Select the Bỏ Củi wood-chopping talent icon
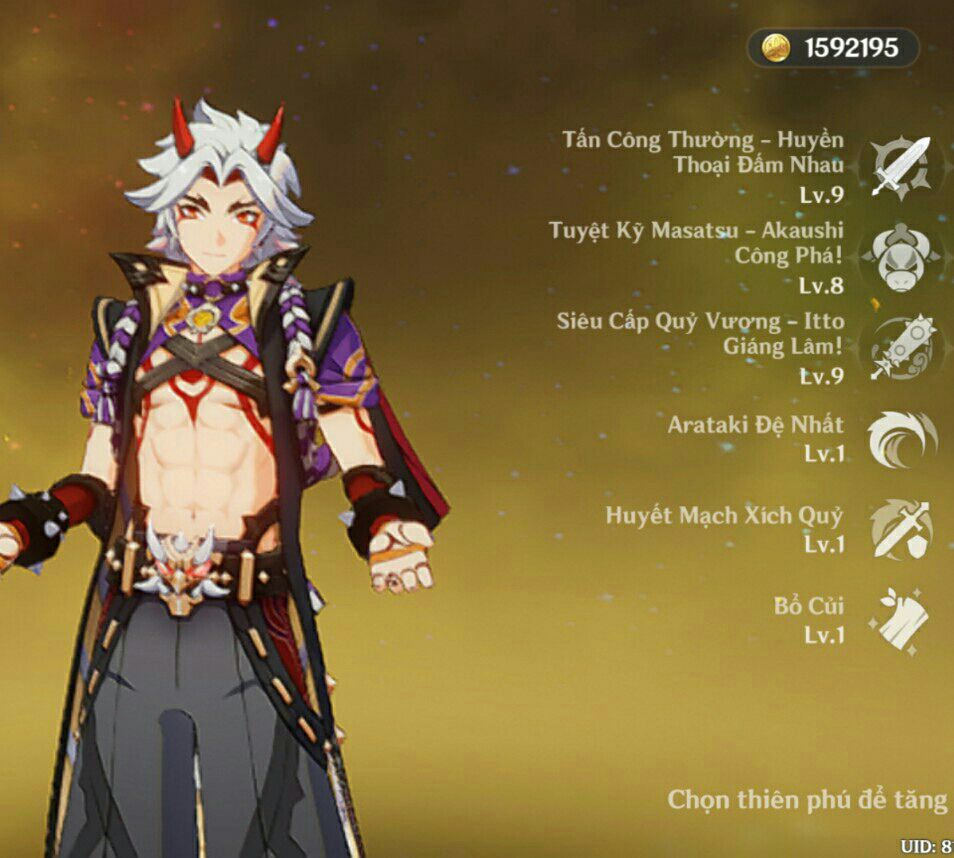This screenshot has width=954, height=858. (x=900, y=620)
